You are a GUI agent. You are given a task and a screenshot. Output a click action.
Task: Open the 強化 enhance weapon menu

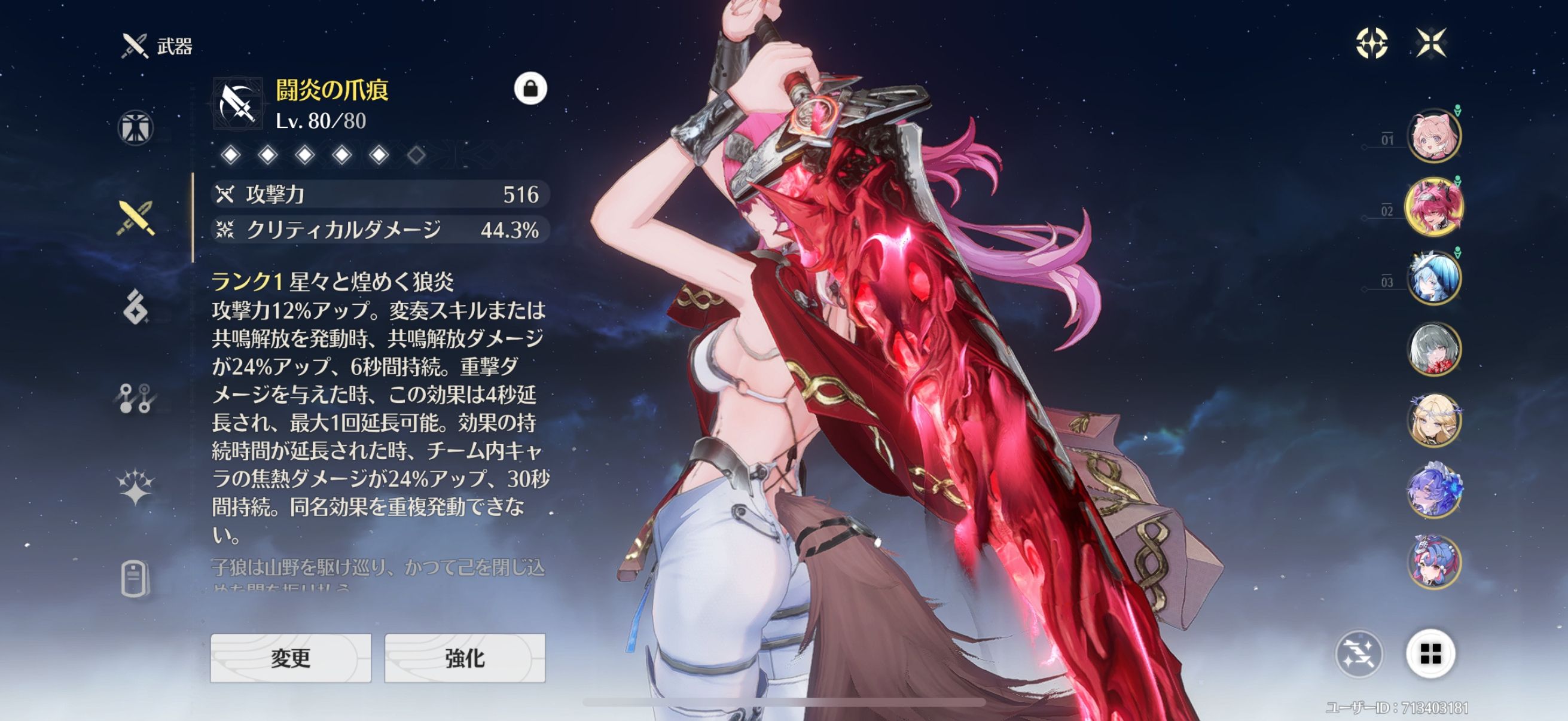465,658
